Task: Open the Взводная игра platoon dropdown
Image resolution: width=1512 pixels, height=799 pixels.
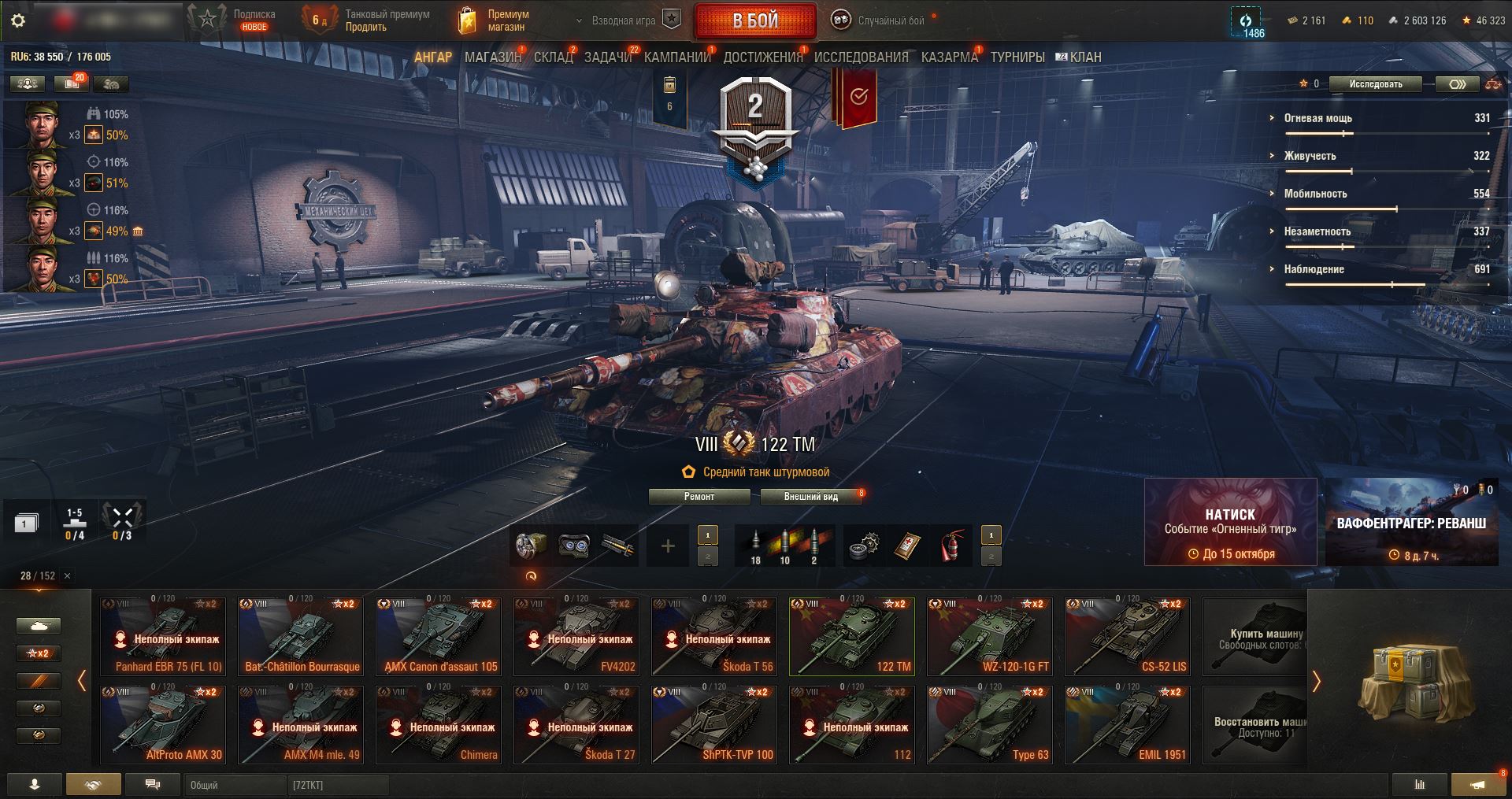Action: tap(624, 21)
